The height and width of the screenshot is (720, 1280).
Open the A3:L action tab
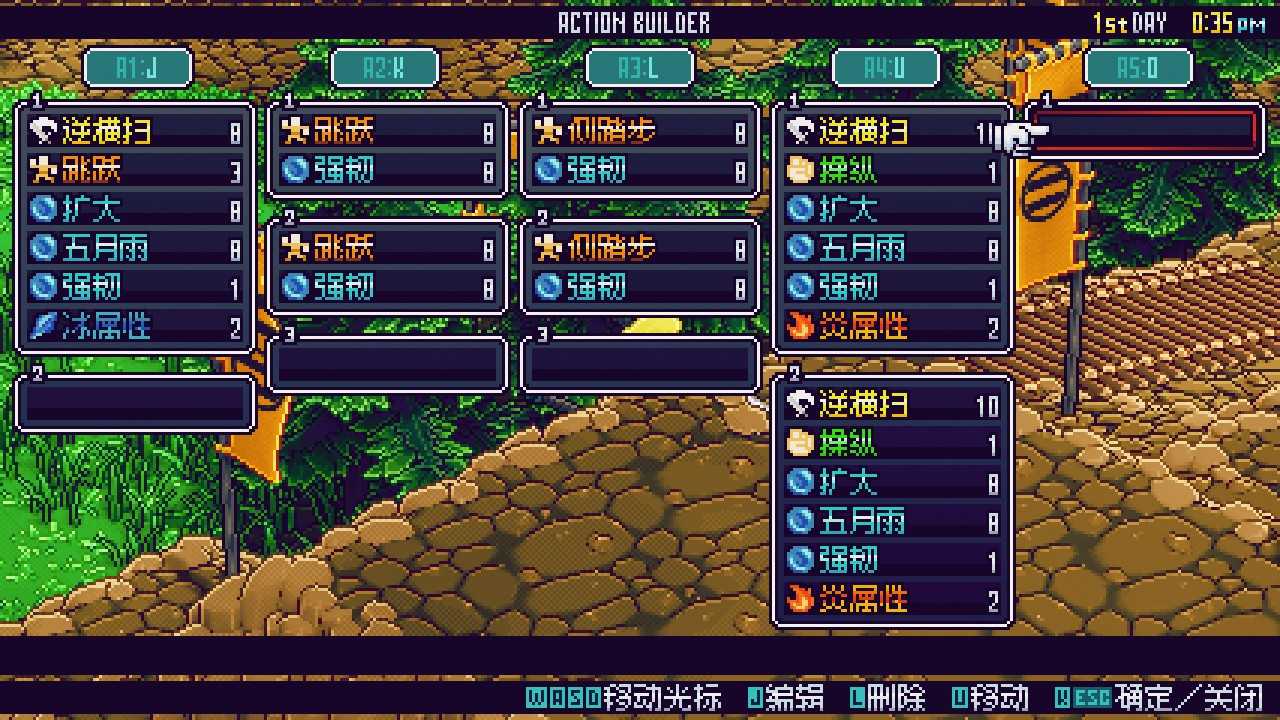(640, 68)
